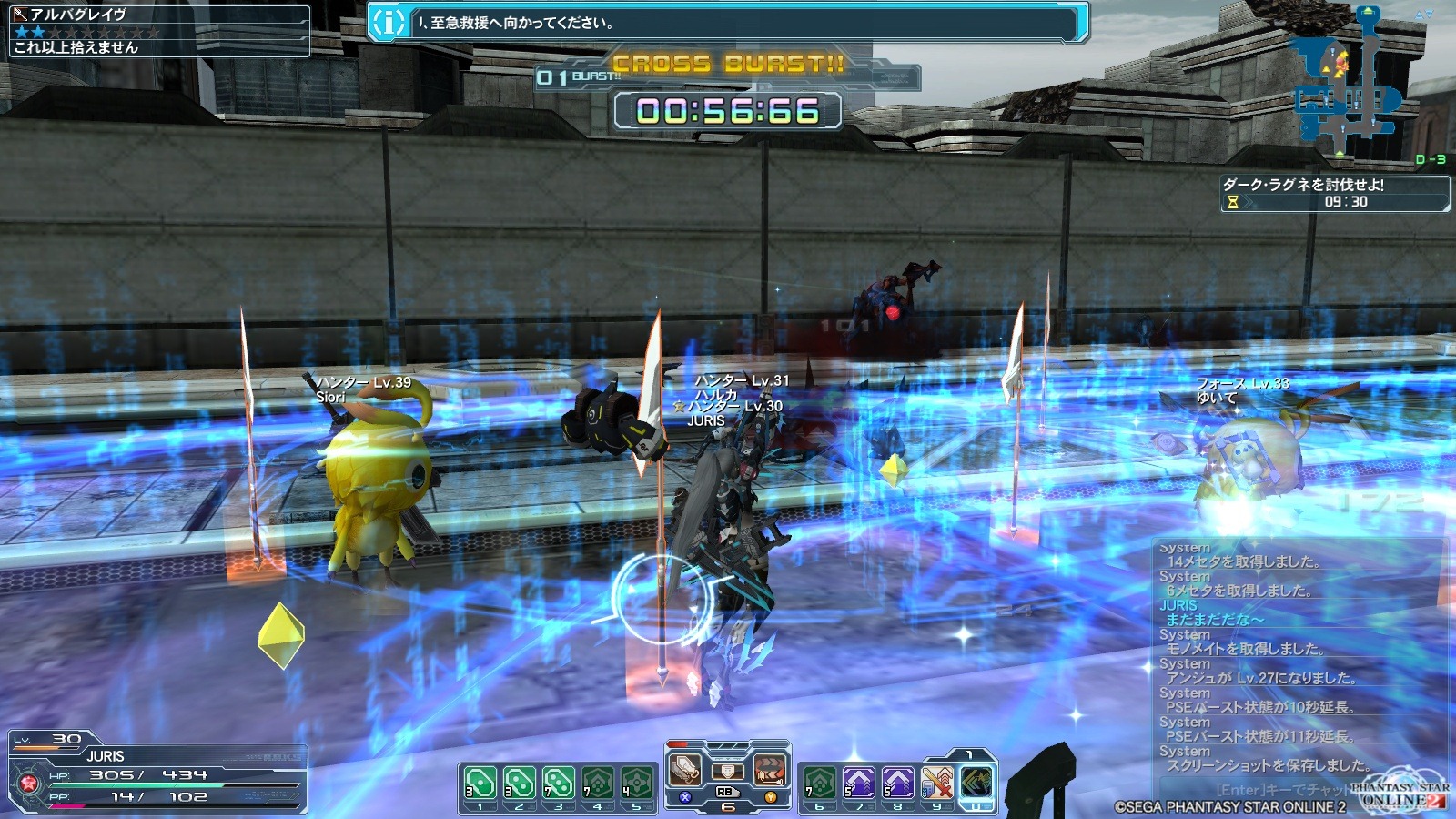Activate the purple up-arrow boost in slot 7
Screen dimensions: 1456x819
(858, 783)
